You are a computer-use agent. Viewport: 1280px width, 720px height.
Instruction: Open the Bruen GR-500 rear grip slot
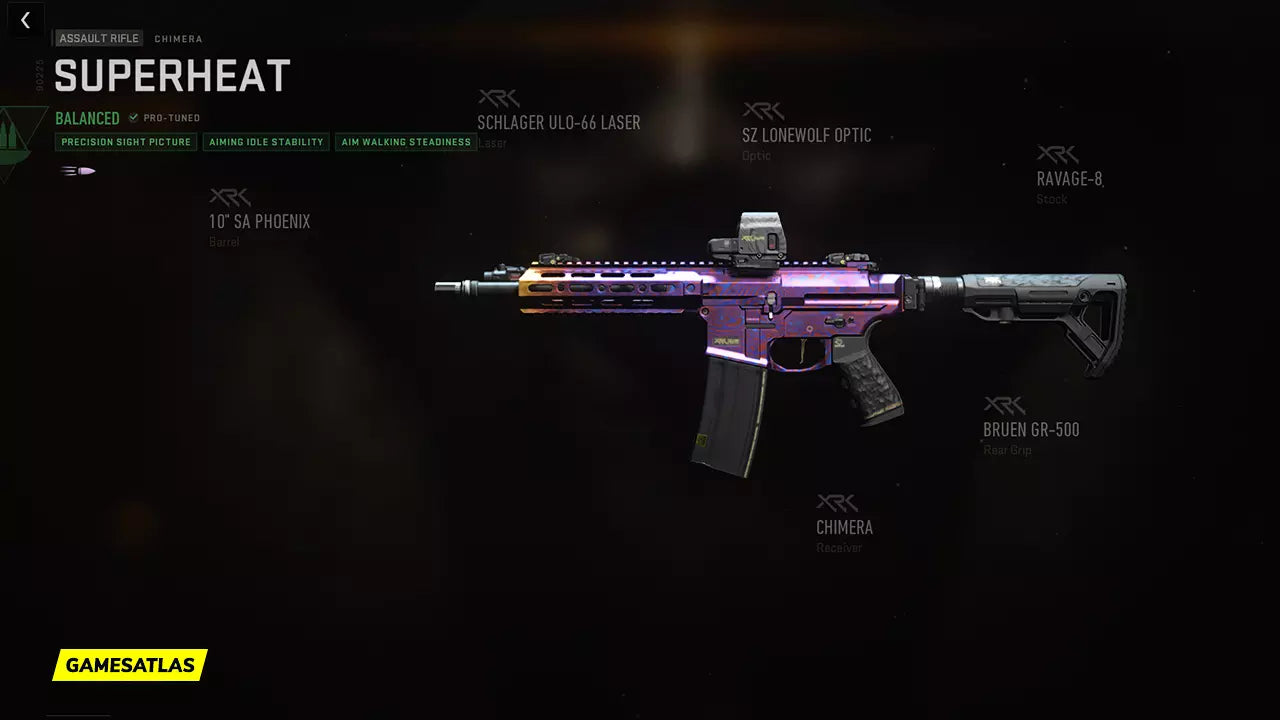1031,429
